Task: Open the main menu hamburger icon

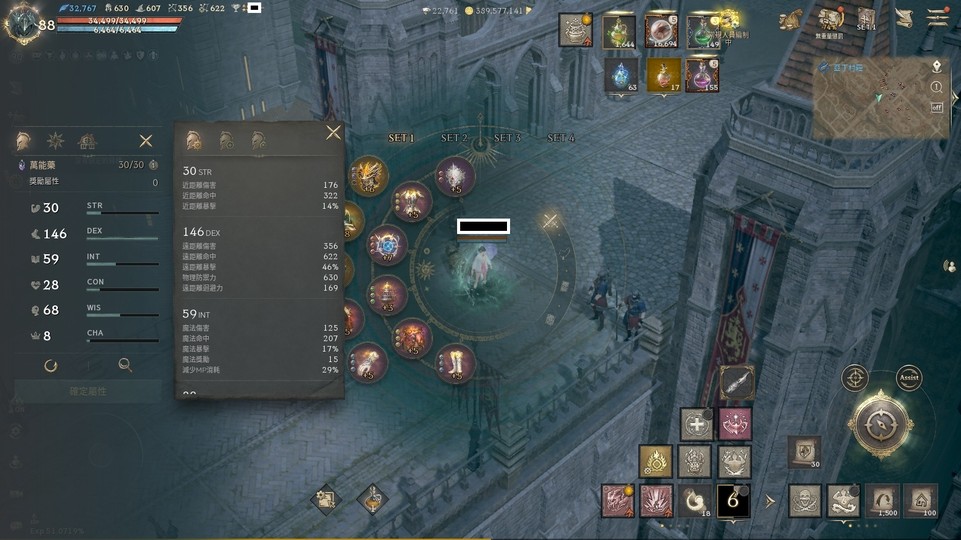Action: tap(937, 17)
